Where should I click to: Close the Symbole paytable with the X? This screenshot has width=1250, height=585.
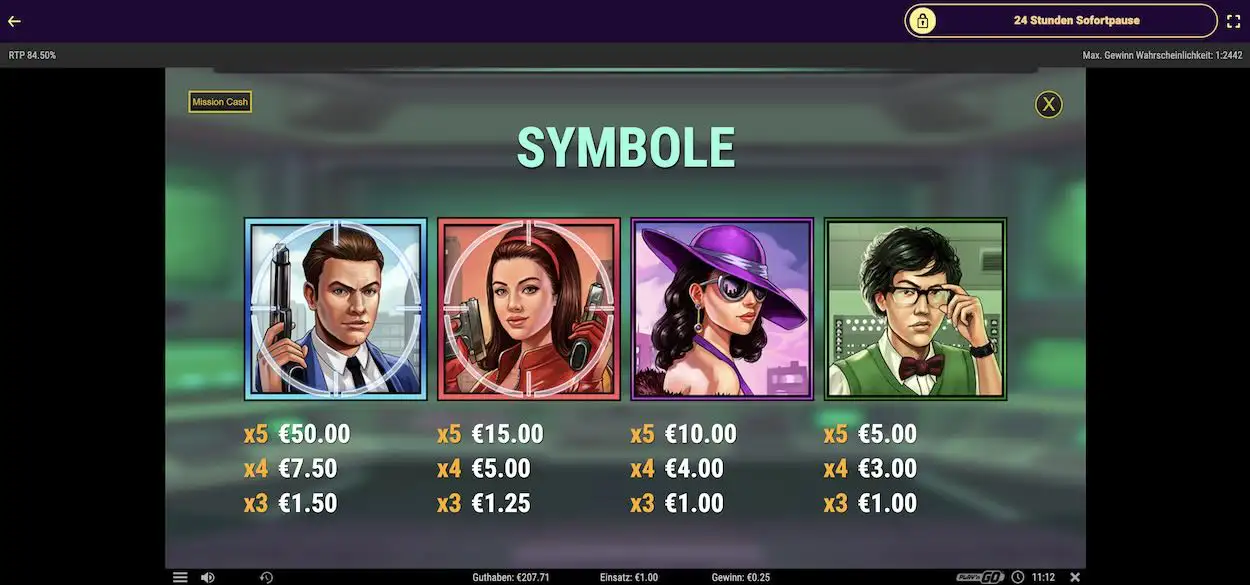pos(1048,104)
